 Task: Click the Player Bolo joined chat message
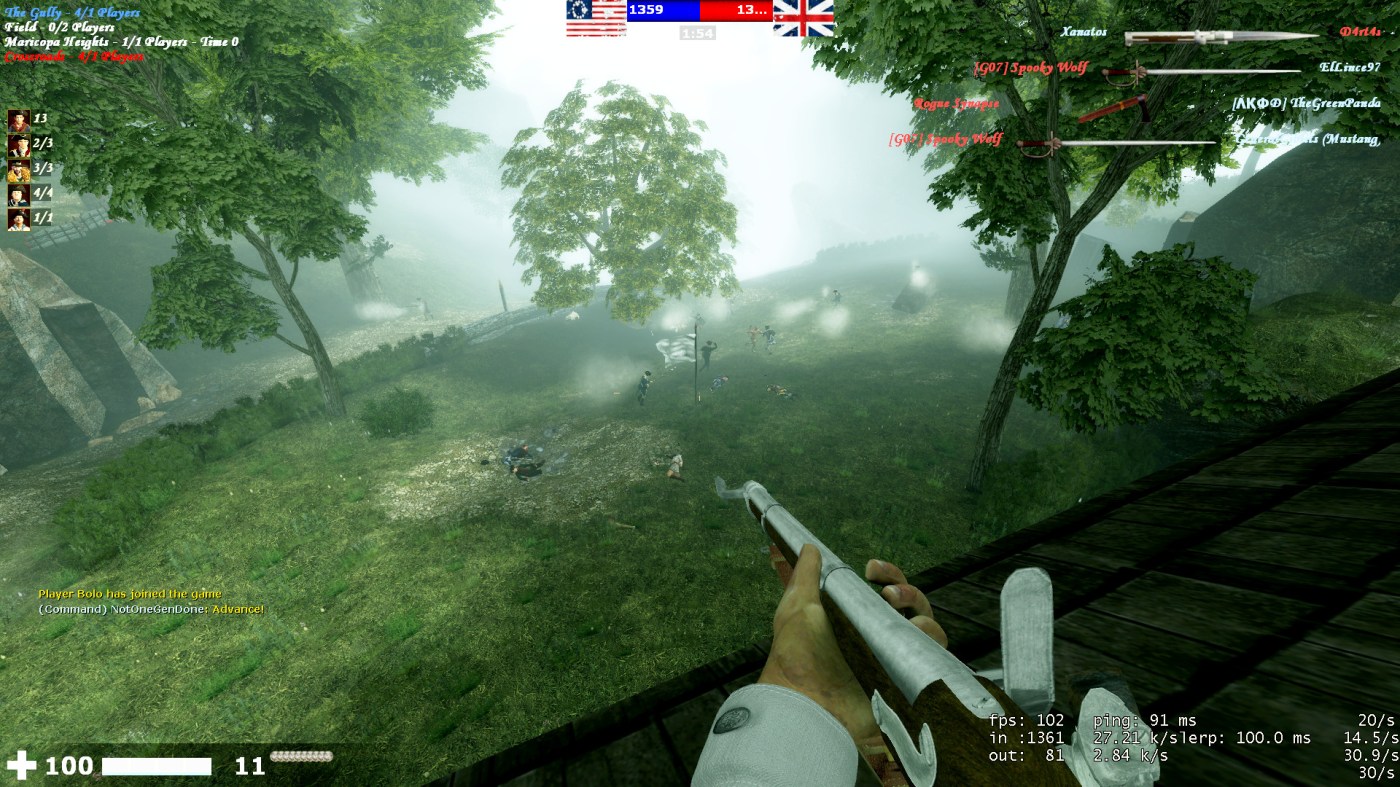130,594
